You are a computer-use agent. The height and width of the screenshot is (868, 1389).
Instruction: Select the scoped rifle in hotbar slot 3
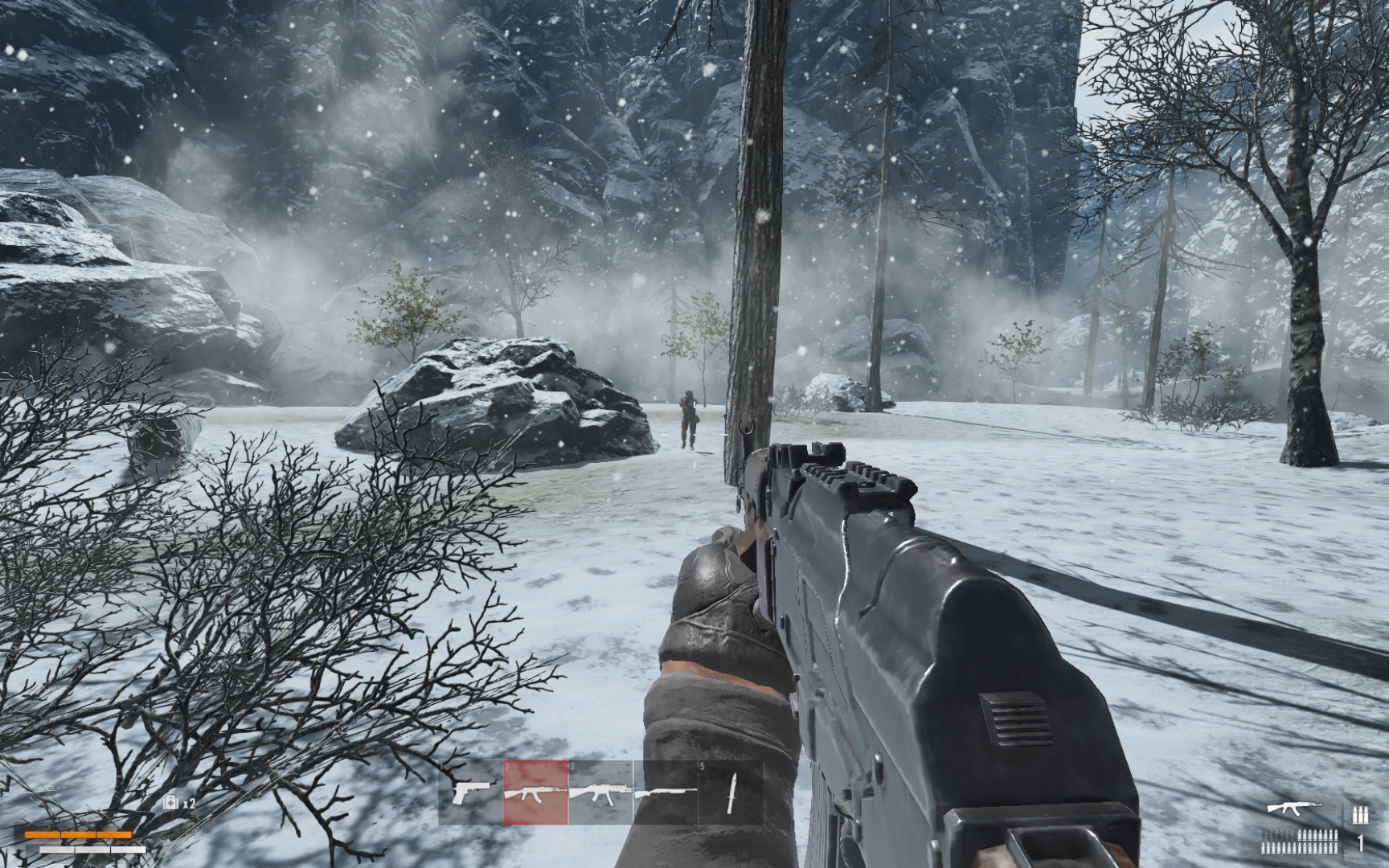pos(600,792)
